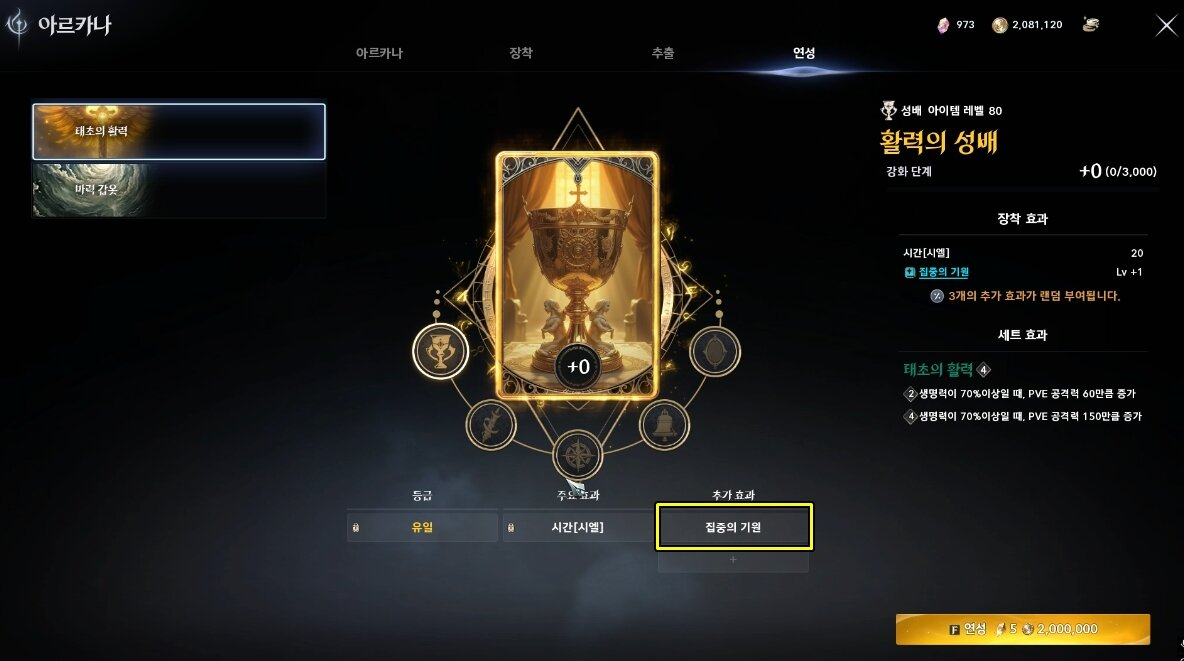This screenshot has height=661, width=1184.
Task: Select the bell arcana slot icon
Action: pyautogui.click(x=663, y=425)
